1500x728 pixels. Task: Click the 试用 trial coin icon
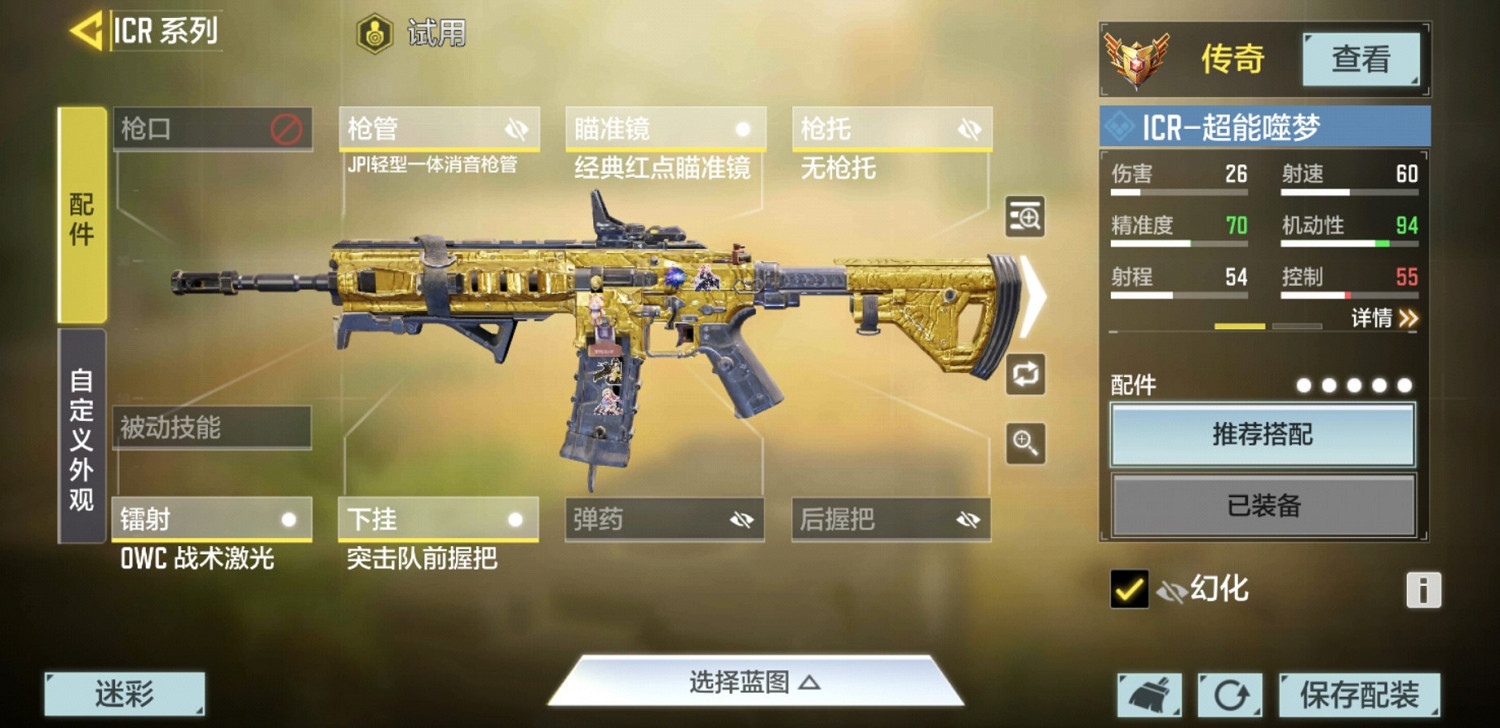tap(373, 31)
